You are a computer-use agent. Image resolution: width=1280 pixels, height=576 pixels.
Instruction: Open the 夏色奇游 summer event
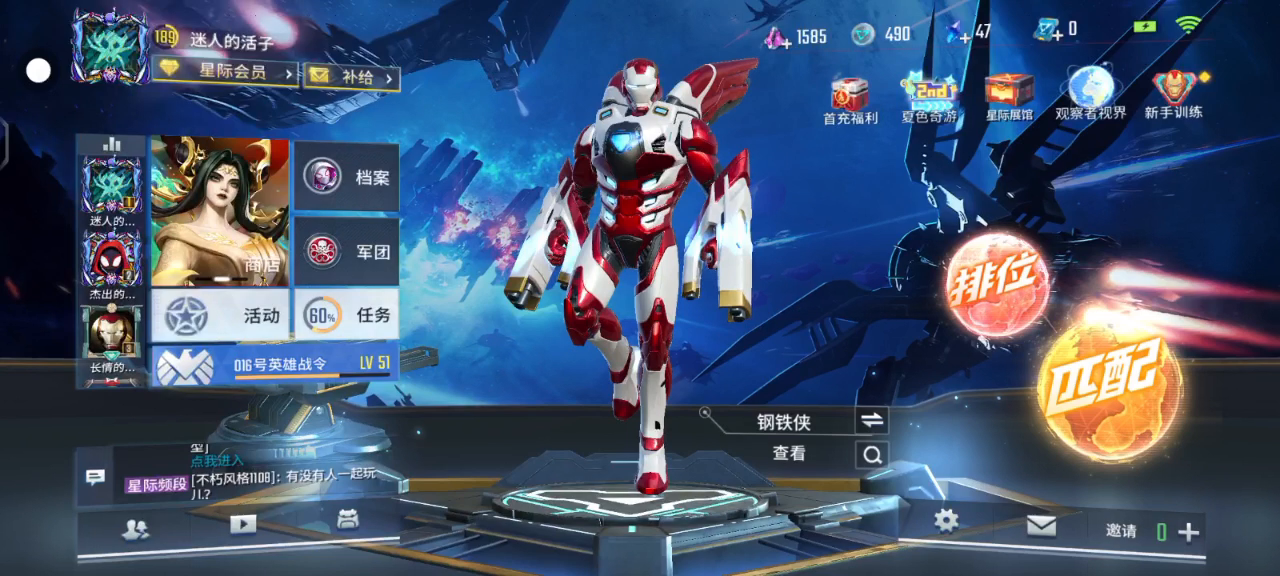click(x=929, y=100)
